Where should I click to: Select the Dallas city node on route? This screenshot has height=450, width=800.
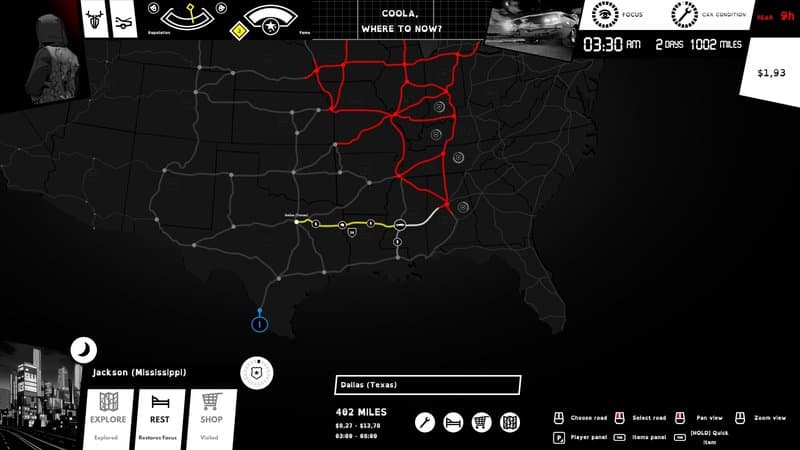click(297, 222)
